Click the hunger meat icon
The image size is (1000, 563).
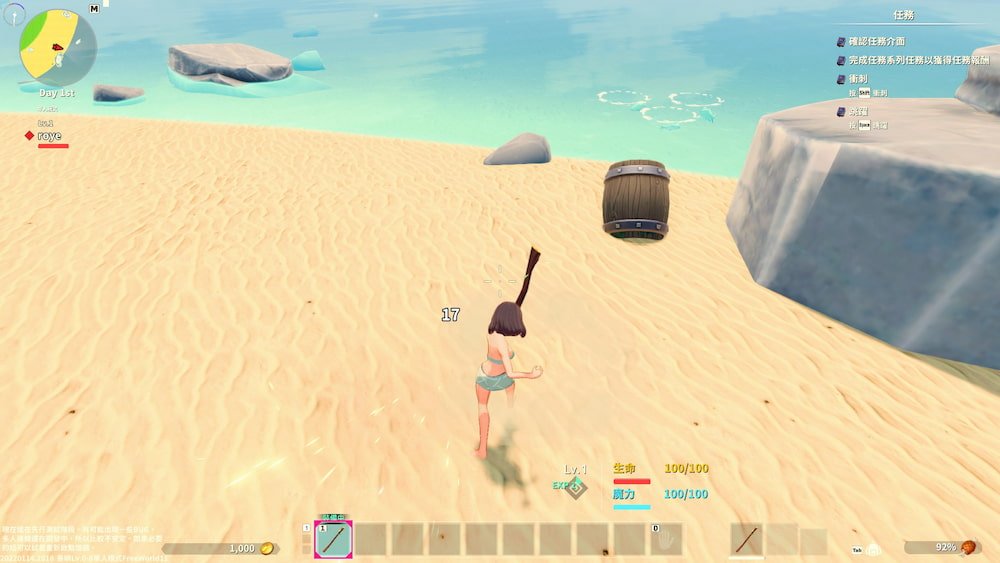968,547
